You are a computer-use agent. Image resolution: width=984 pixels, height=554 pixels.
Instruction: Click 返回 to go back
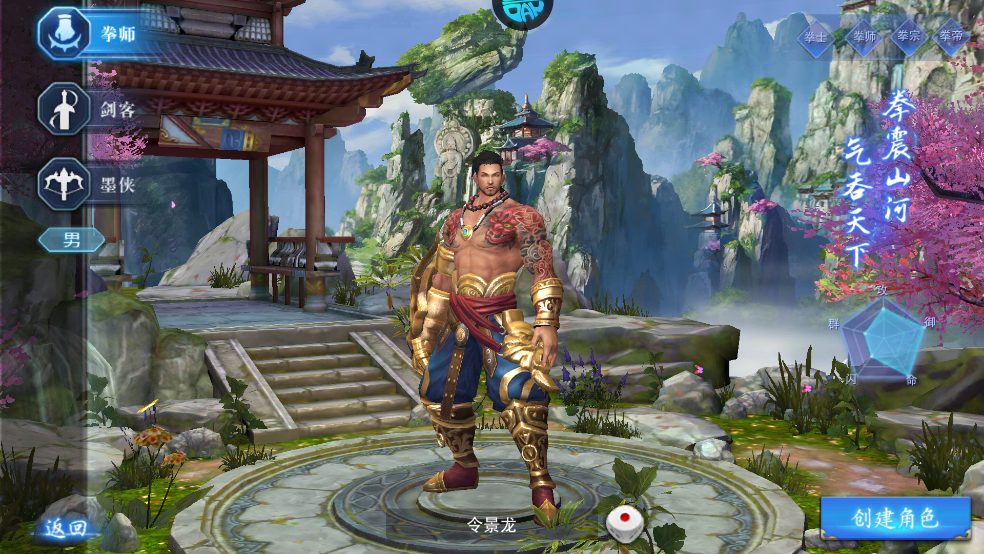pyautogui.click(x=67, y=527)
